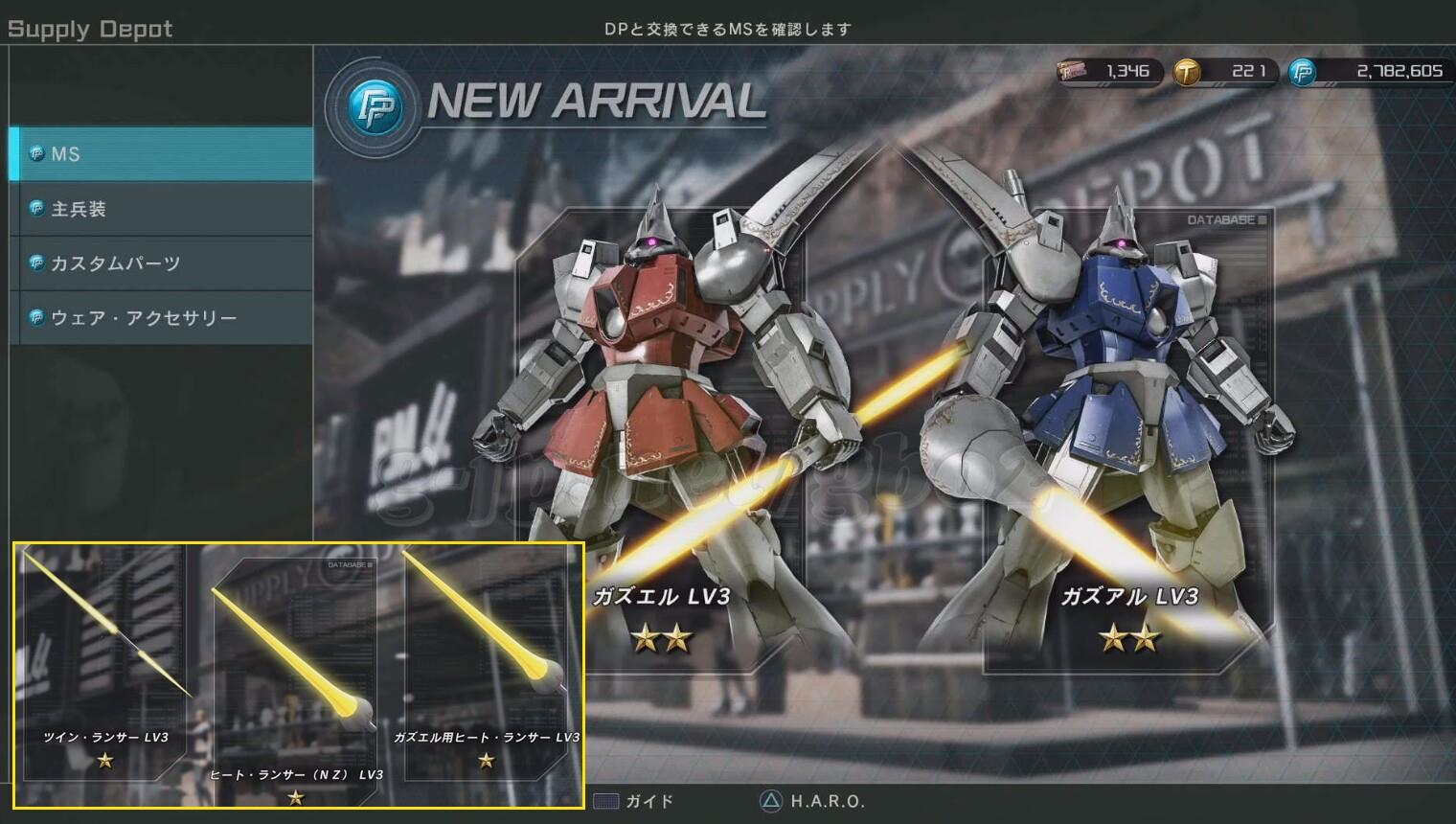Pick the ヒート・ランサー (NZ) LV3 weapon card
Screen dimensions: 1456x824
[x=295, y=680]
